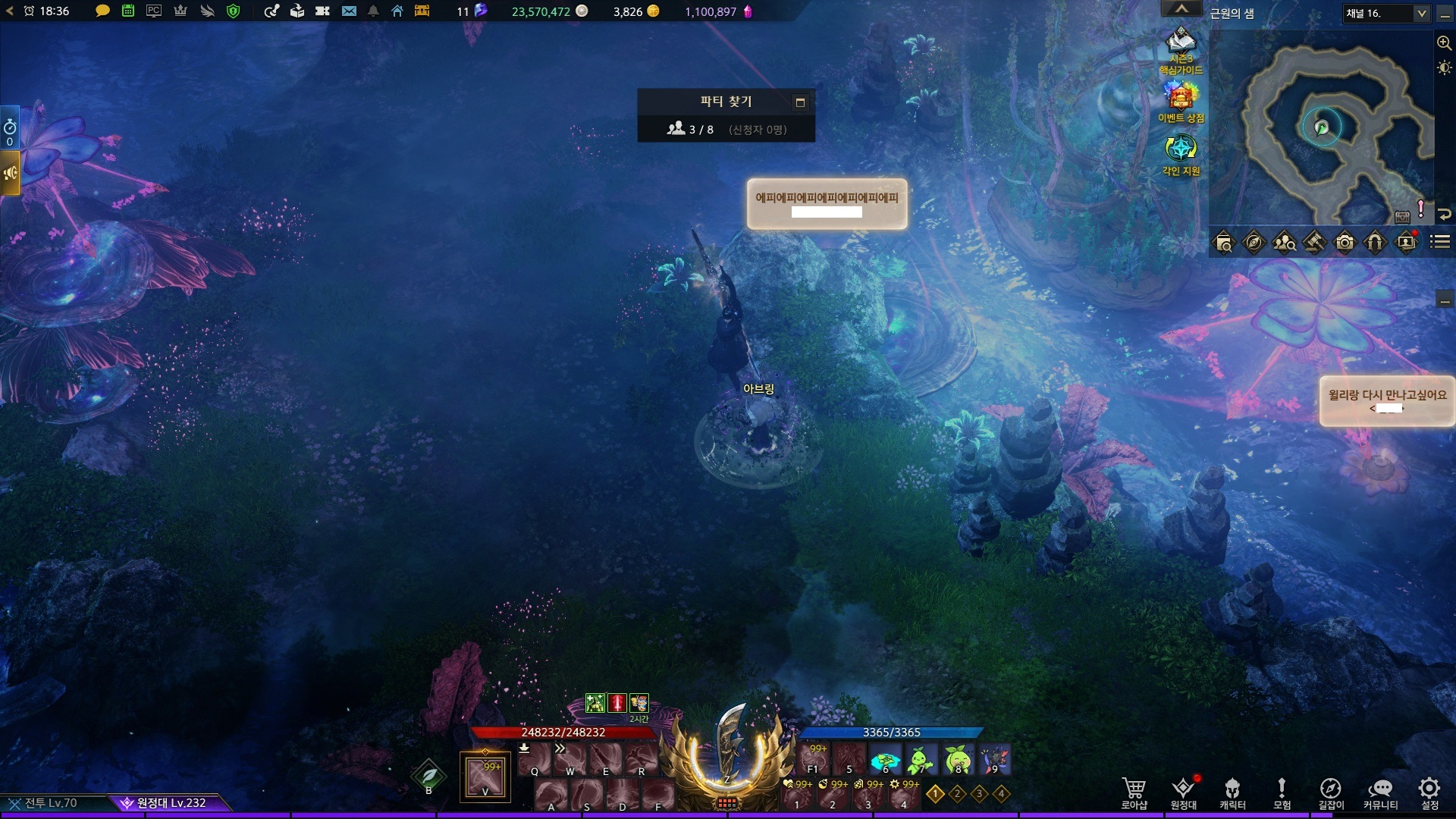Open the camera screenshot mode button
The width and height of the screenshot is (1456, 819).
[1345, 243]
